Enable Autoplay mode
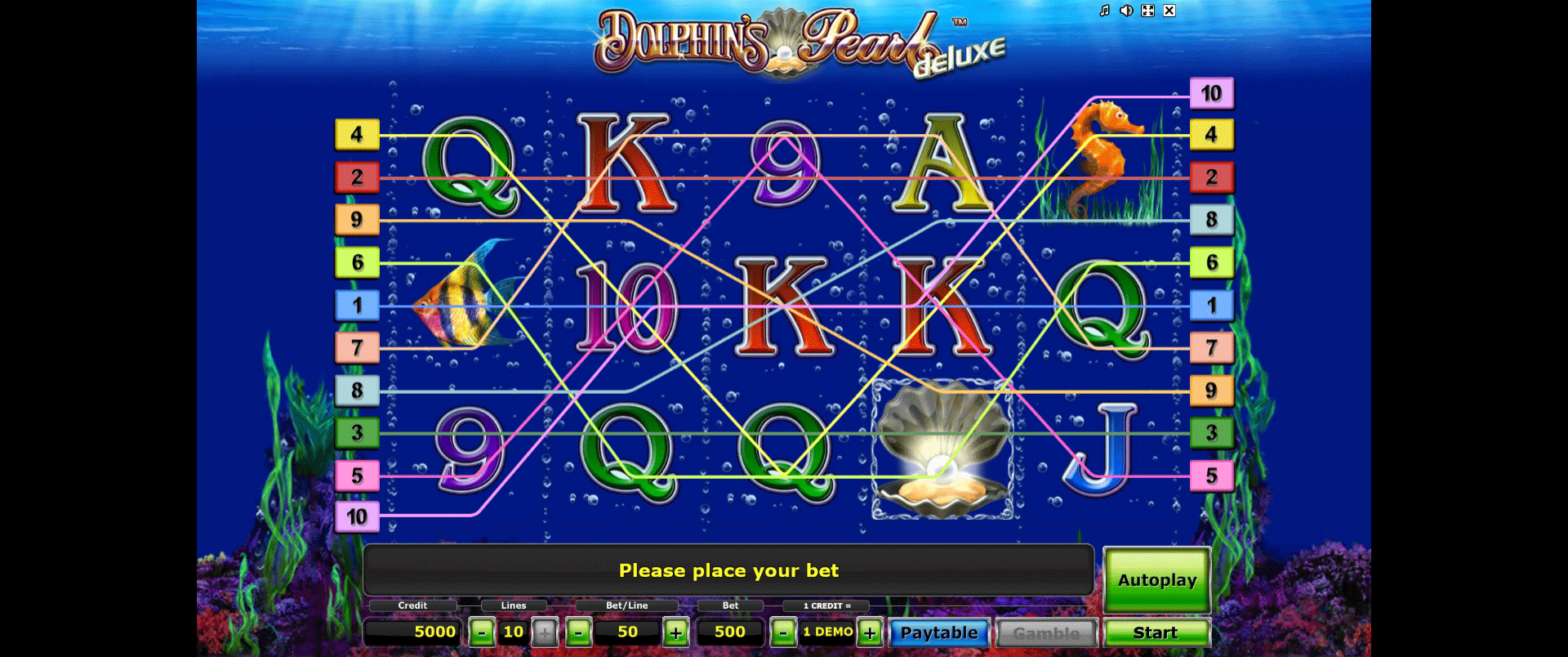Screen dimensions: 1568x657 pos(1156,580)
